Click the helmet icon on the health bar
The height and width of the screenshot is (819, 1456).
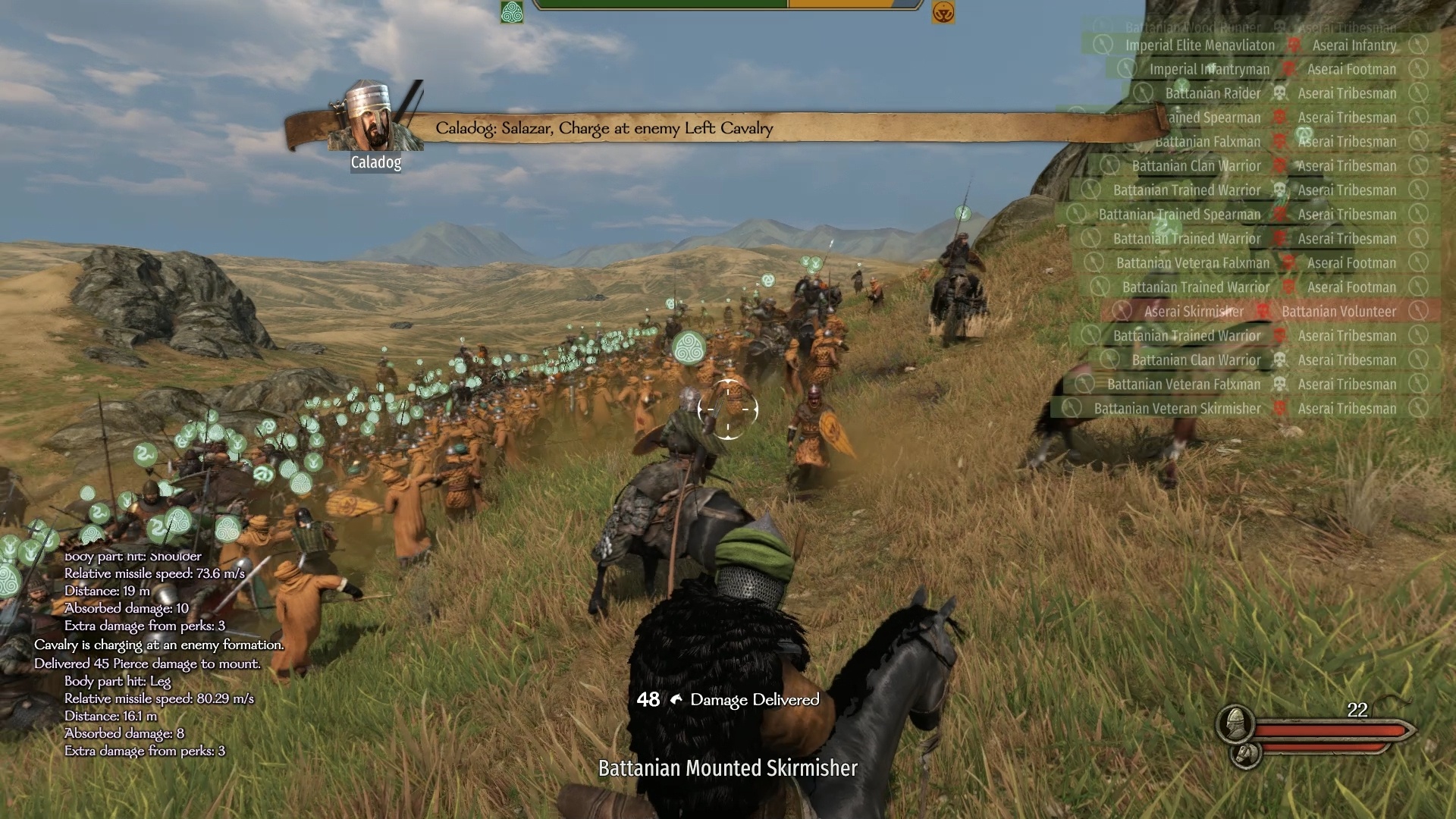point(1235,723)
